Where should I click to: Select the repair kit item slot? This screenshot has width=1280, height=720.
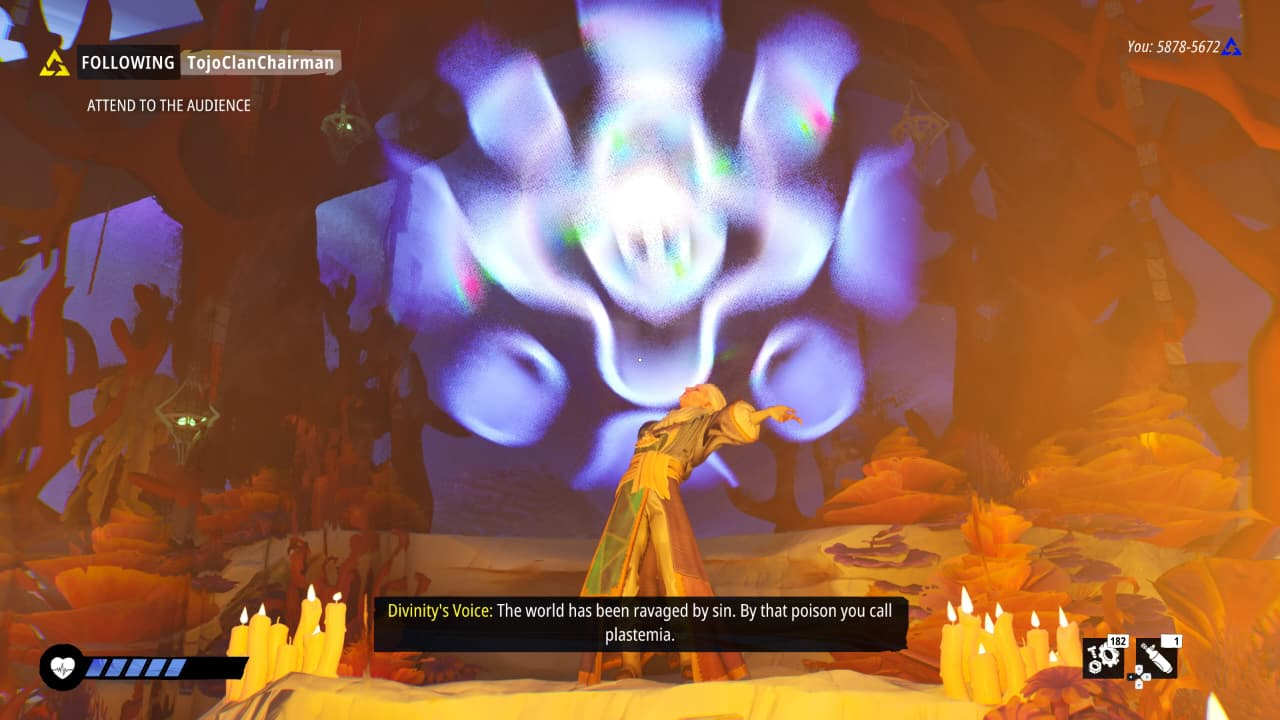tap(1156, 657)
